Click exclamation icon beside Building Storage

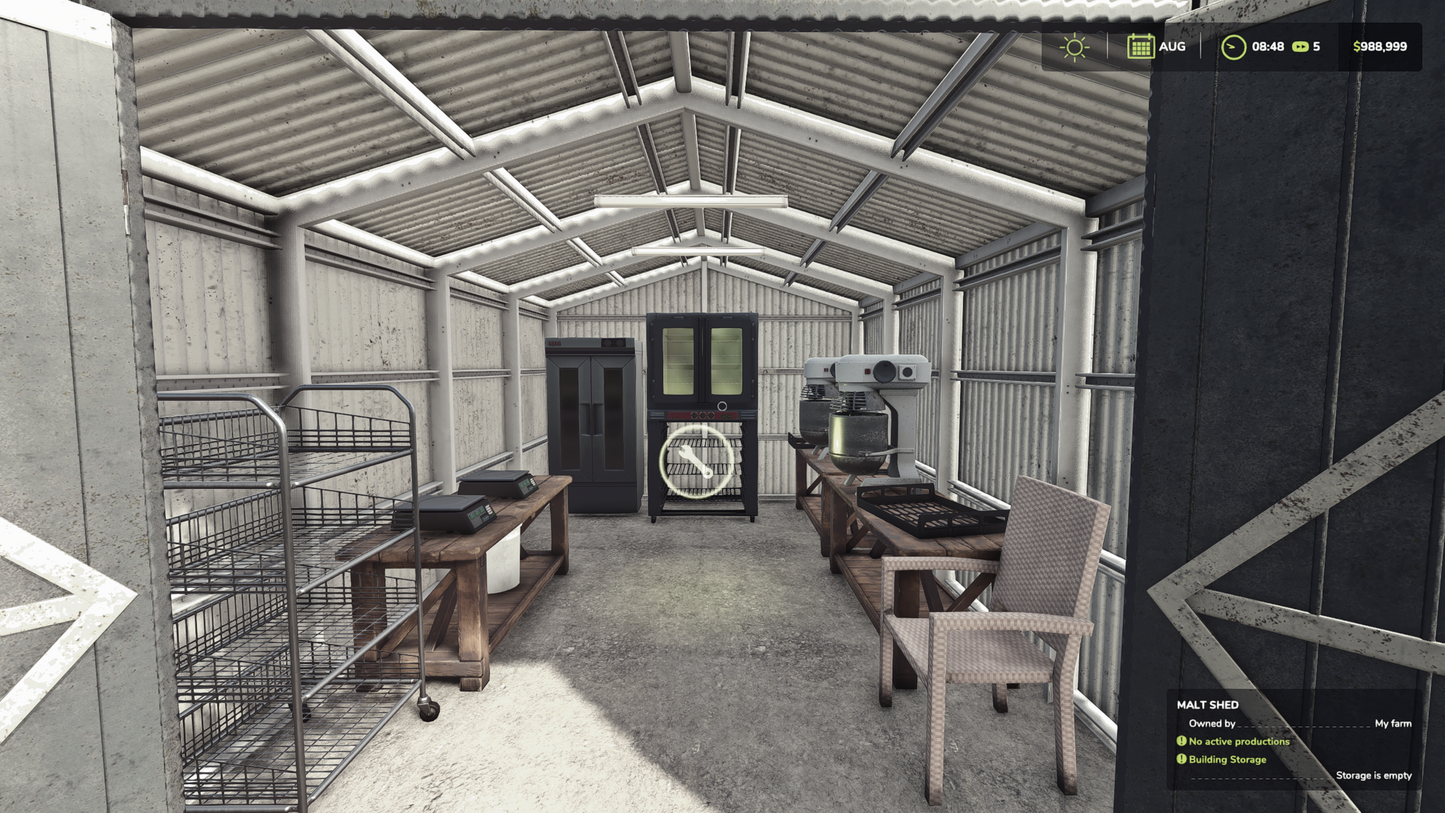1181,759
